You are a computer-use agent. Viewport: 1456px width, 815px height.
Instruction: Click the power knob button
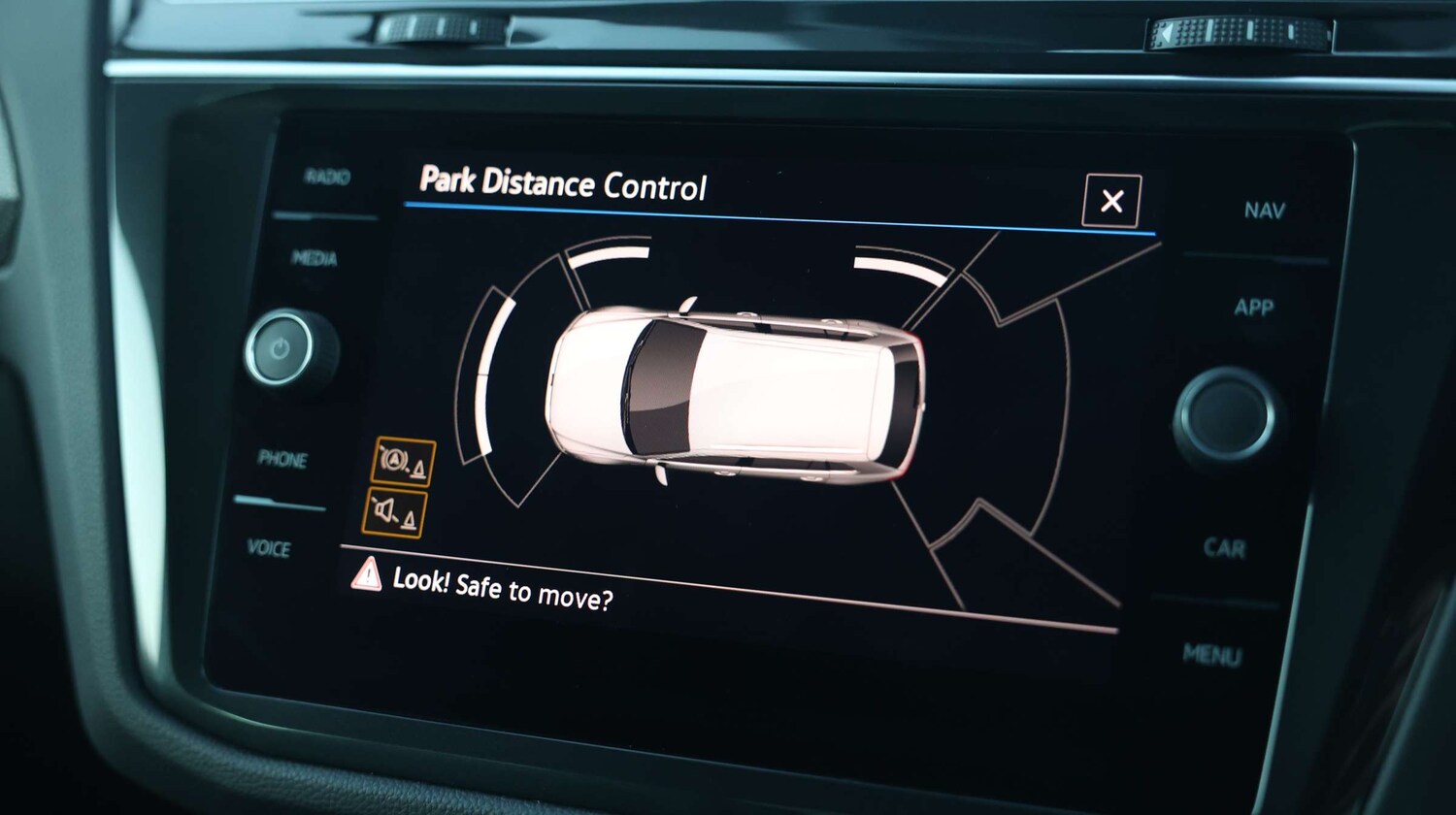[x=281, y=349]
